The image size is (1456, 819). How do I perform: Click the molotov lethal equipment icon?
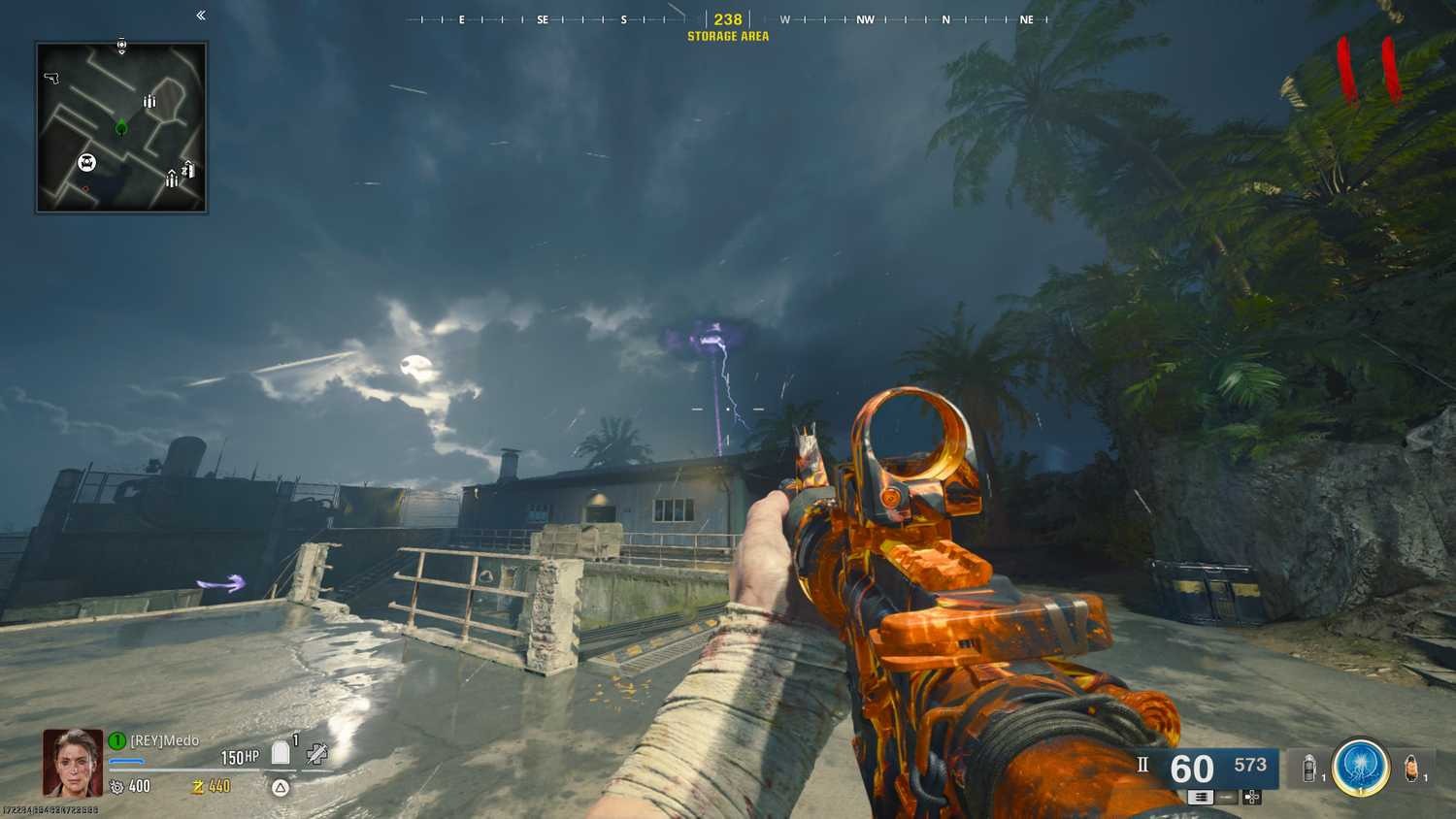tap(1410, 767)
